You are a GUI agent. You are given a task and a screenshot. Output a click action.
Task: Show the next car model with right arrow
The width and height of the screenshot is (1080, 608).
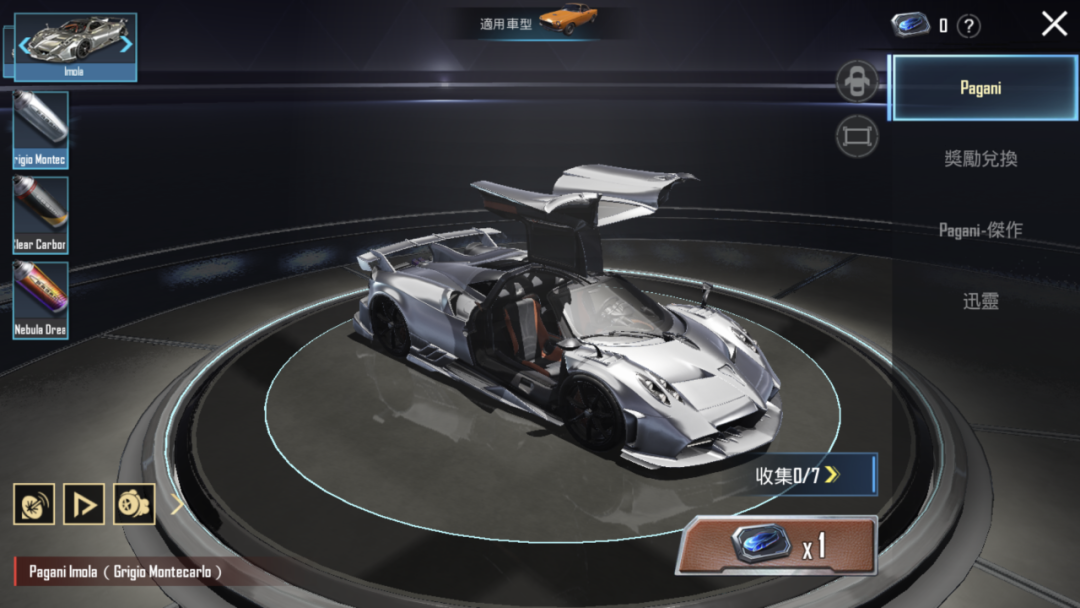pos(126,43)
